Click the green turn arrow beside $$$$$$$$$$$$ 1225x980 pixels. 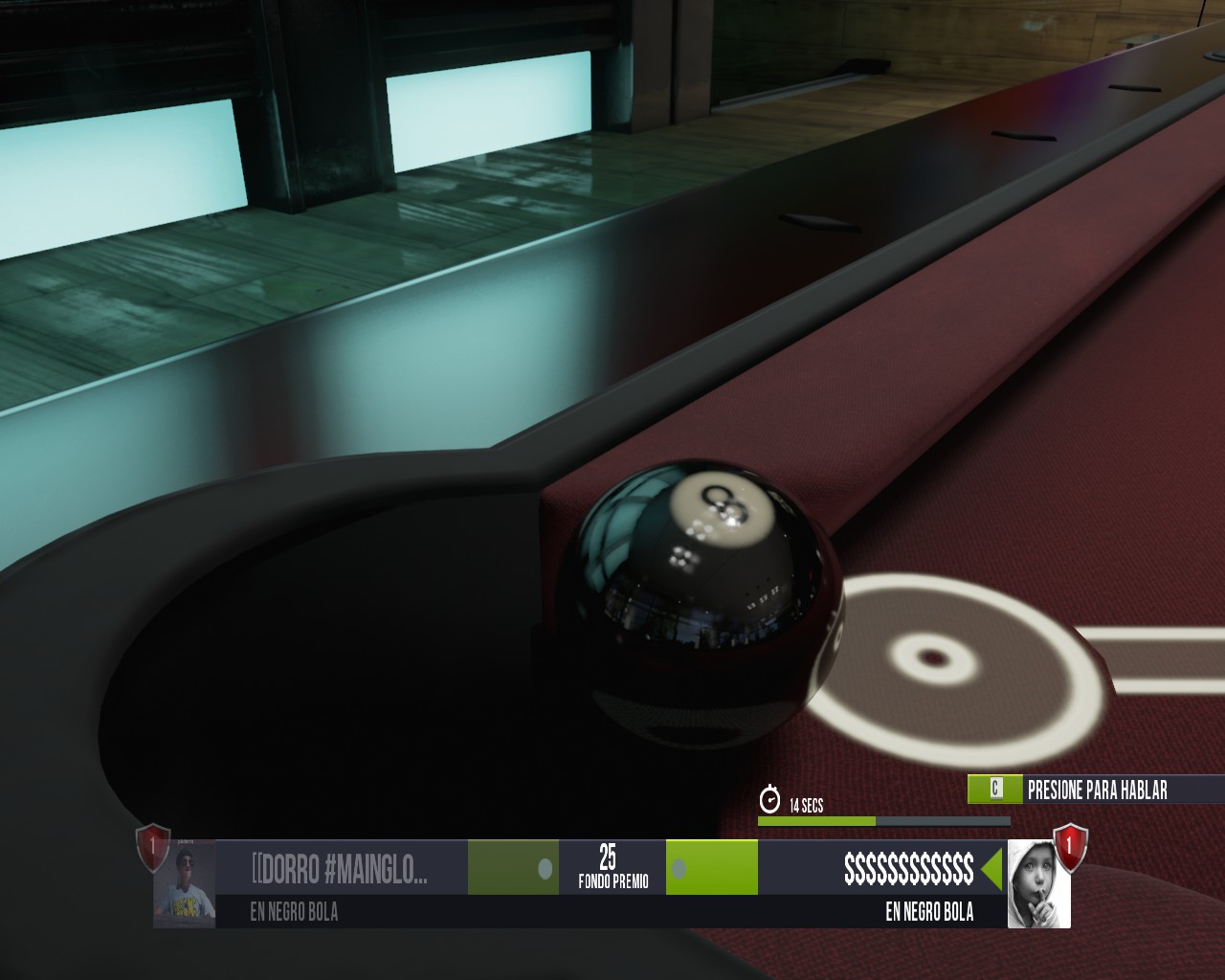point(990,868)
